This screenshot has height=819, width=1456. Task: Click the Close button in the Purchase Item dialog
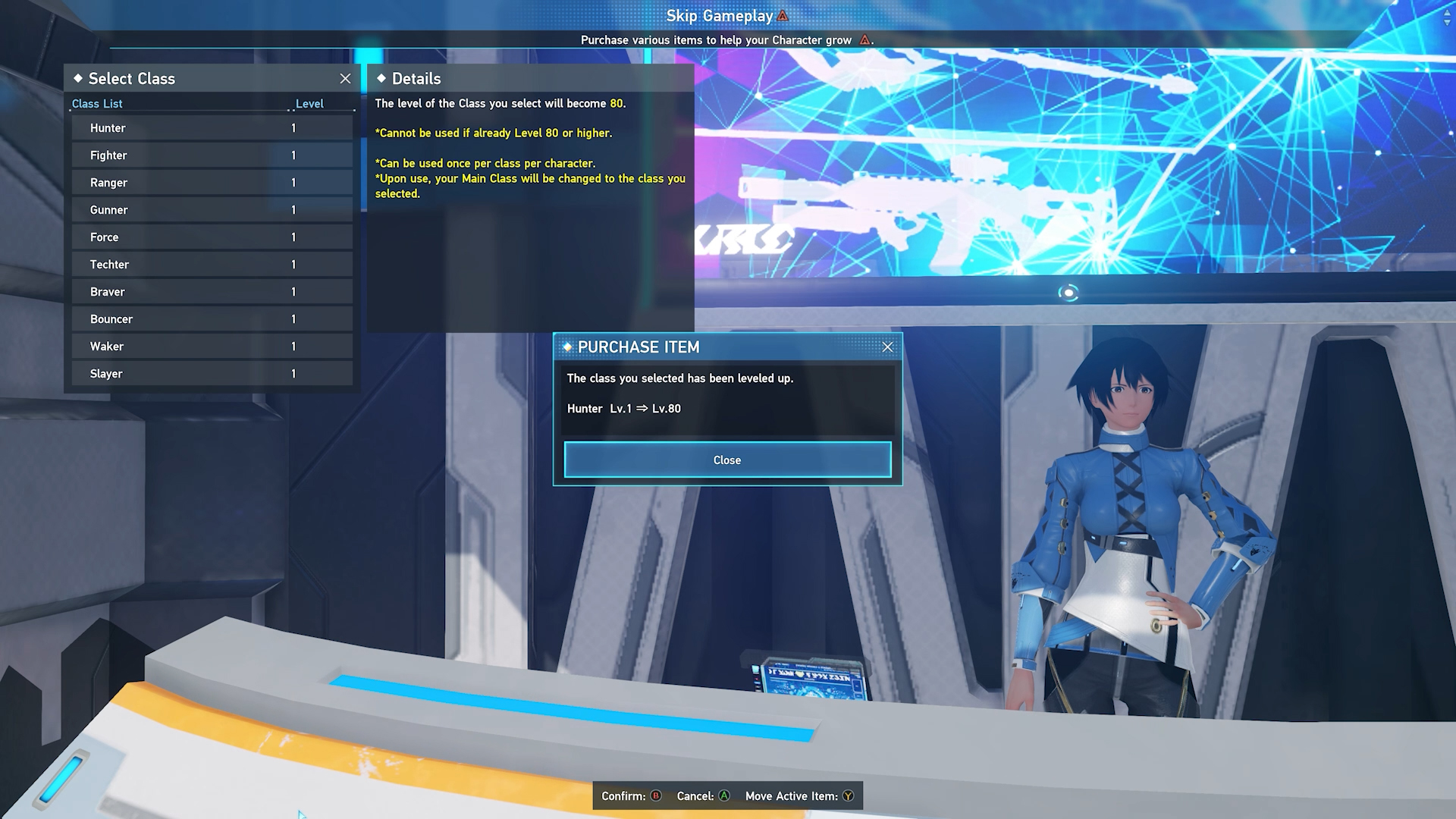[x=726, y=460]
